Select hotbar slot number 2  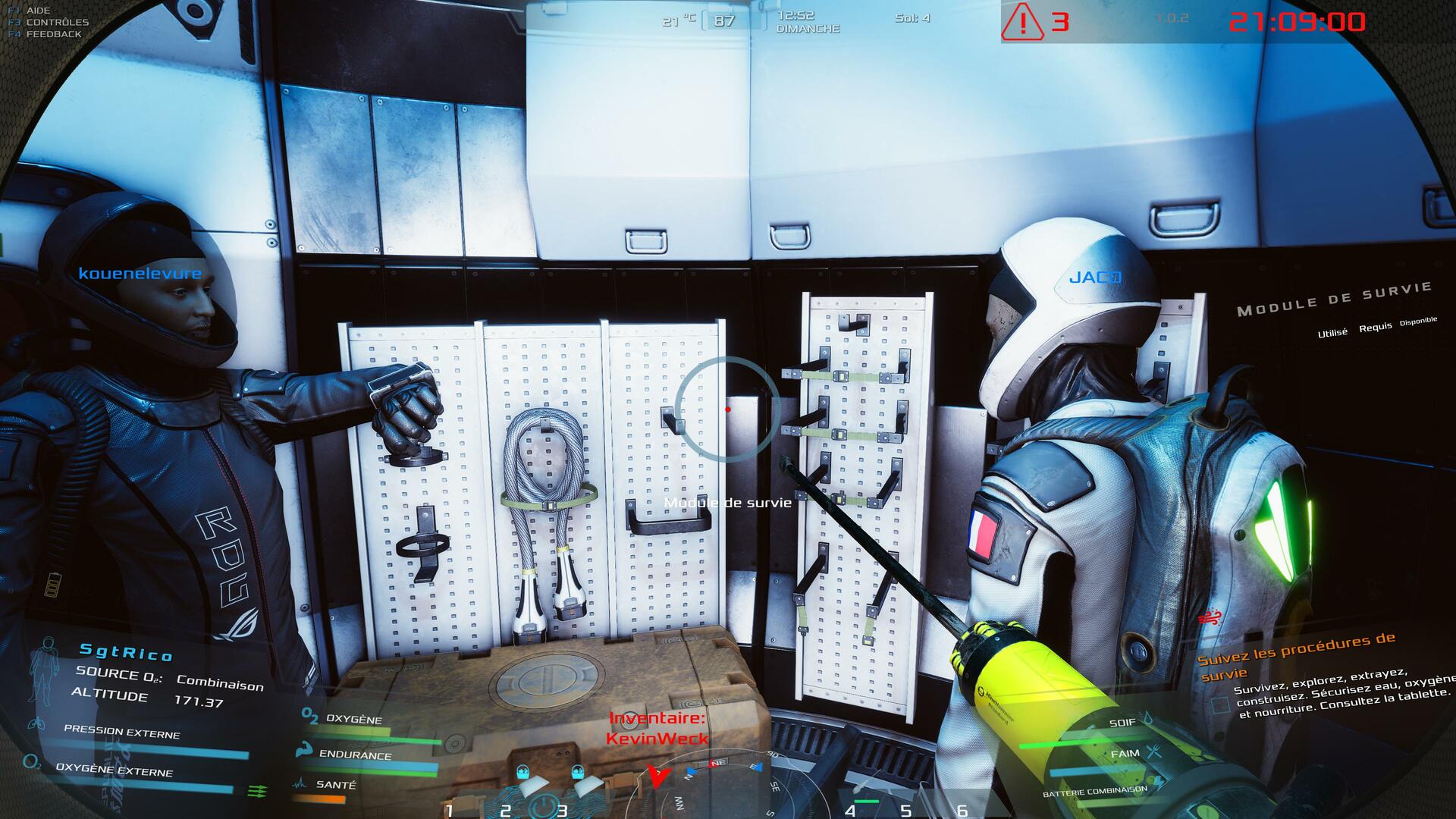tap(506, 810)
